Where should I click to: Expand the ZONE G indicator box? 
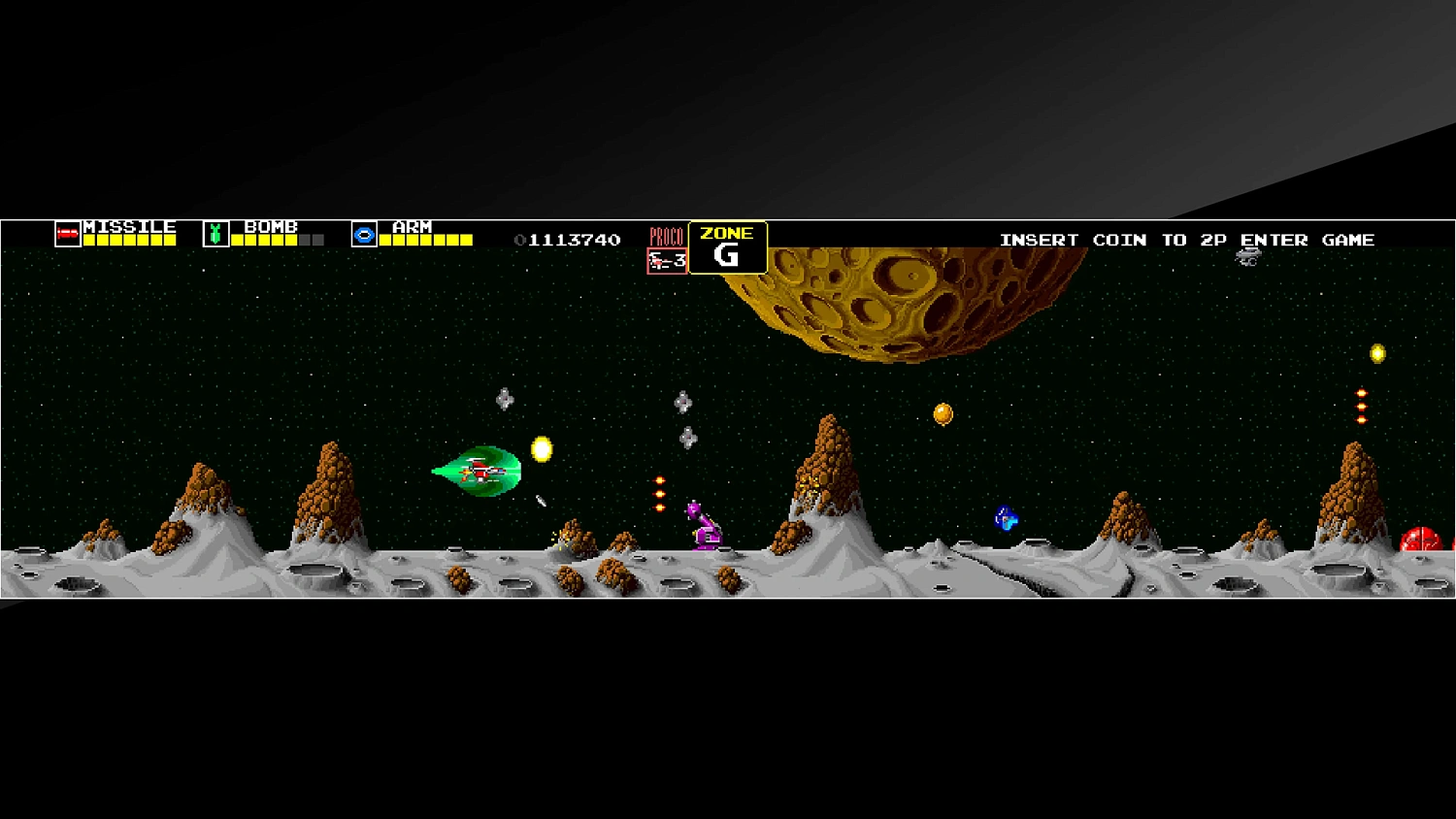tap(728, 246)
